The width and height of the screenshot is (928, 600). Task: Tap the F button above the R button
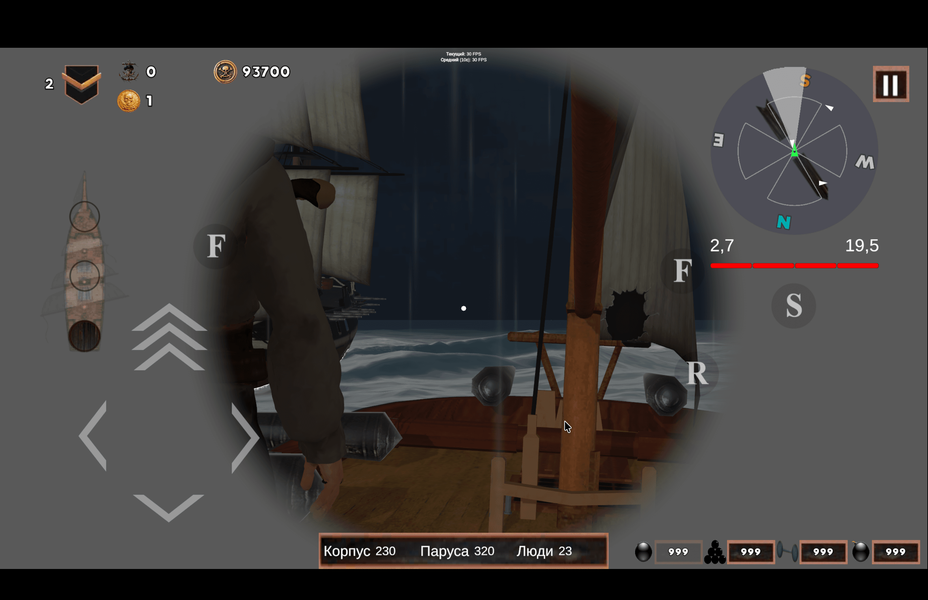682,271
